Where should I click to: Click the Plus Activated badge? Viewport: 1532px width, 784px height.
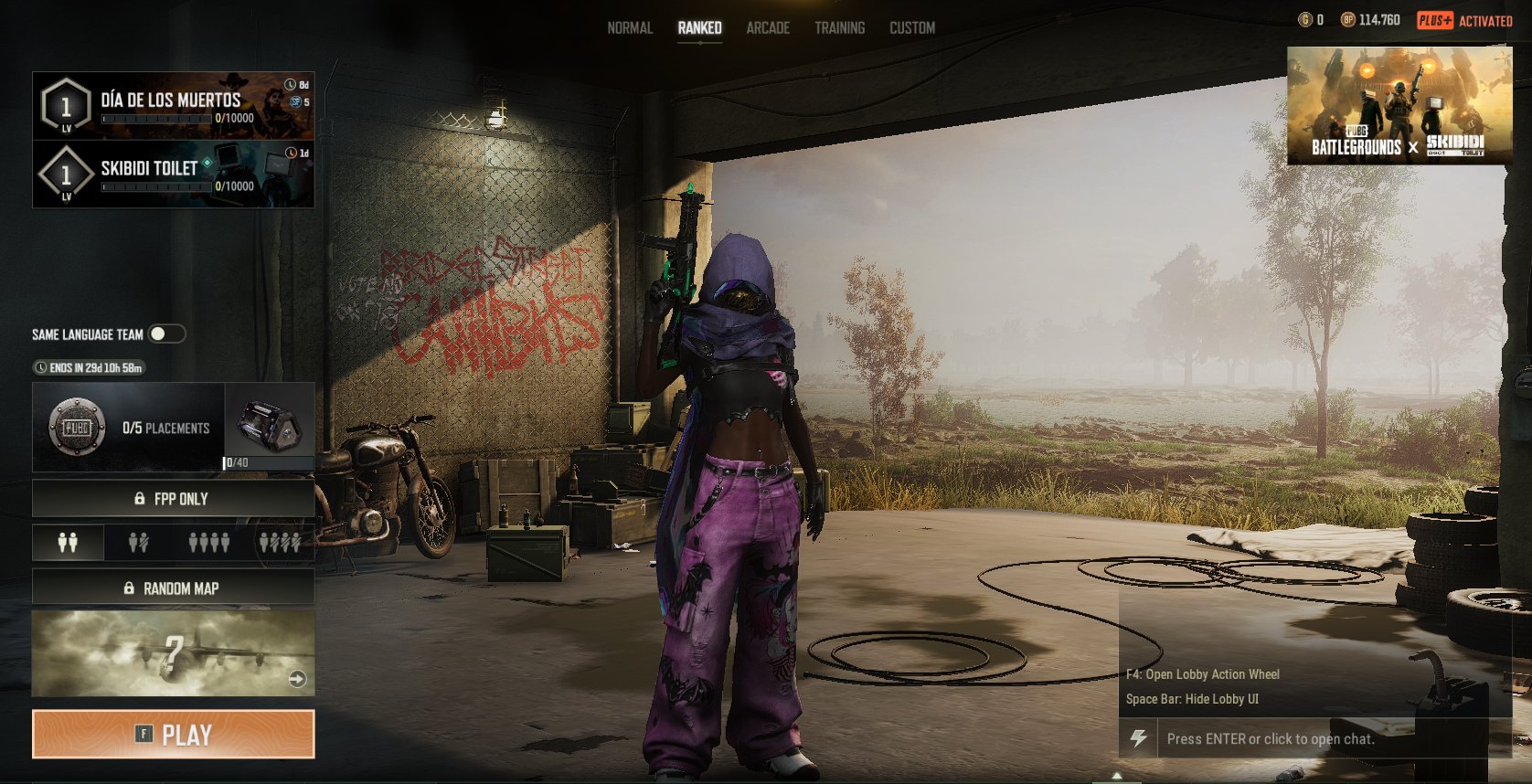[1464, 20]
